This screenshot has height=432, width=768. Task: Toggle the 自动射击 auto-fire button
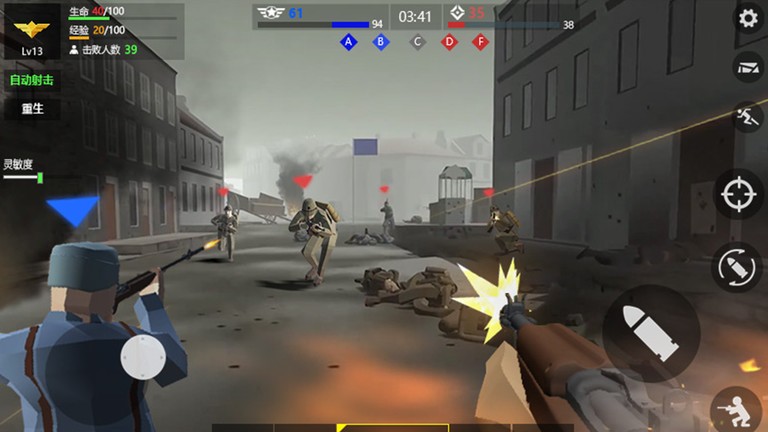(x=31, y=80)
